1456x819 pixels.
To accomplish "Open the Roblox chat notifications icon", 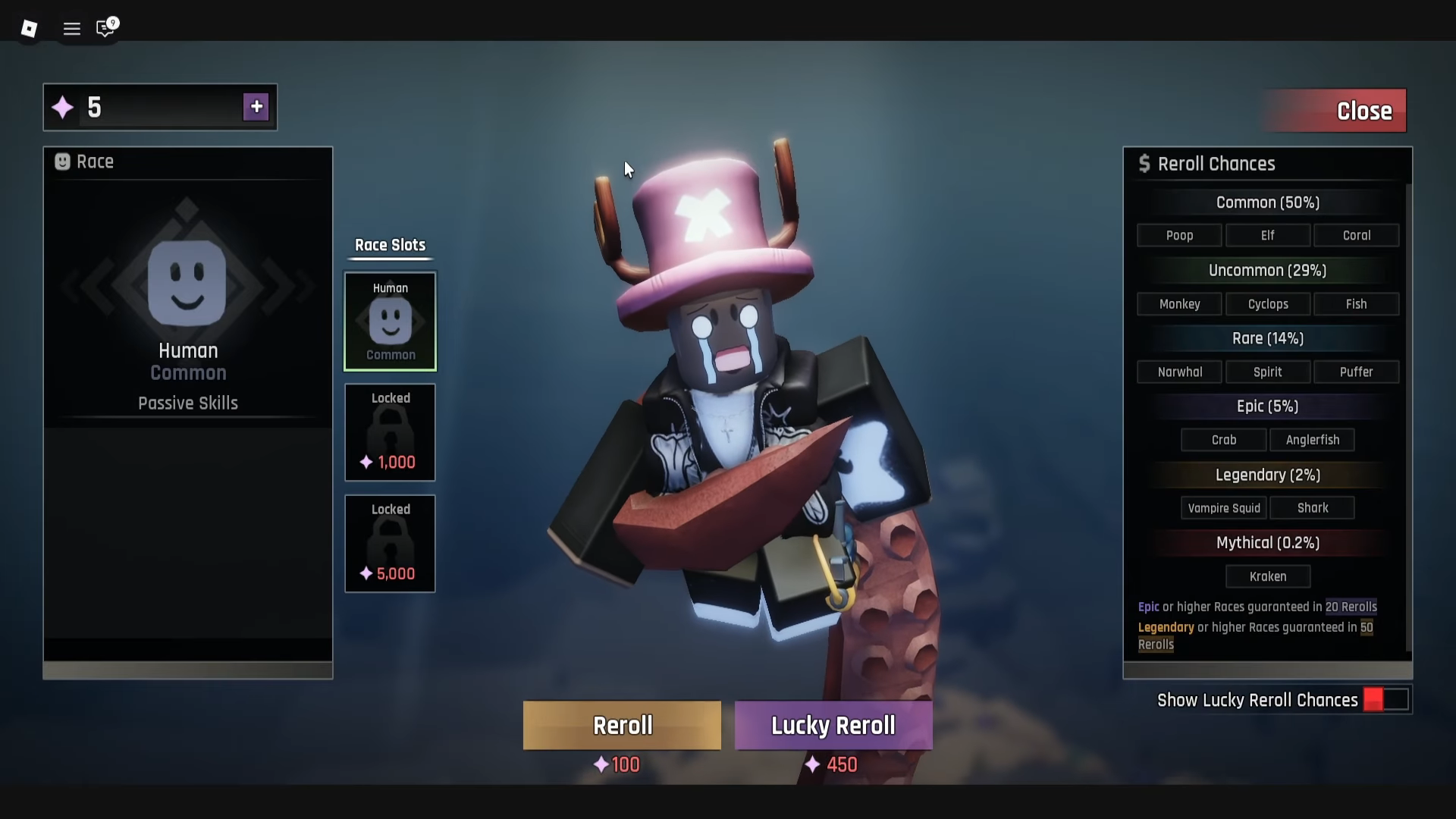I will [x=105, y=29].
